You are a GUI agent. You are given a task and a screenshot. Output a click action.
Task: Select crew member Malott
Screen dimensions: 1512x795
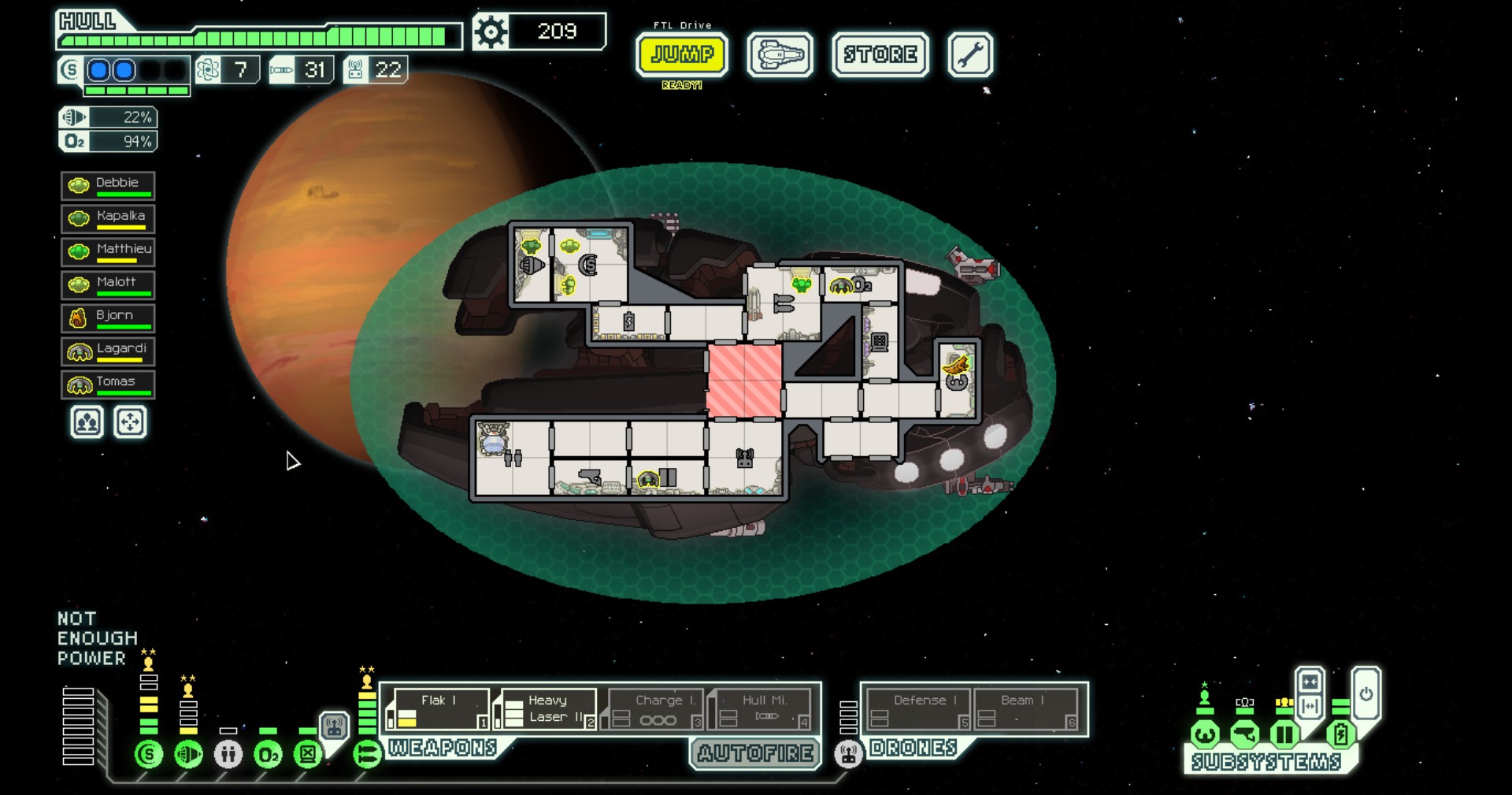click(108, 285)
